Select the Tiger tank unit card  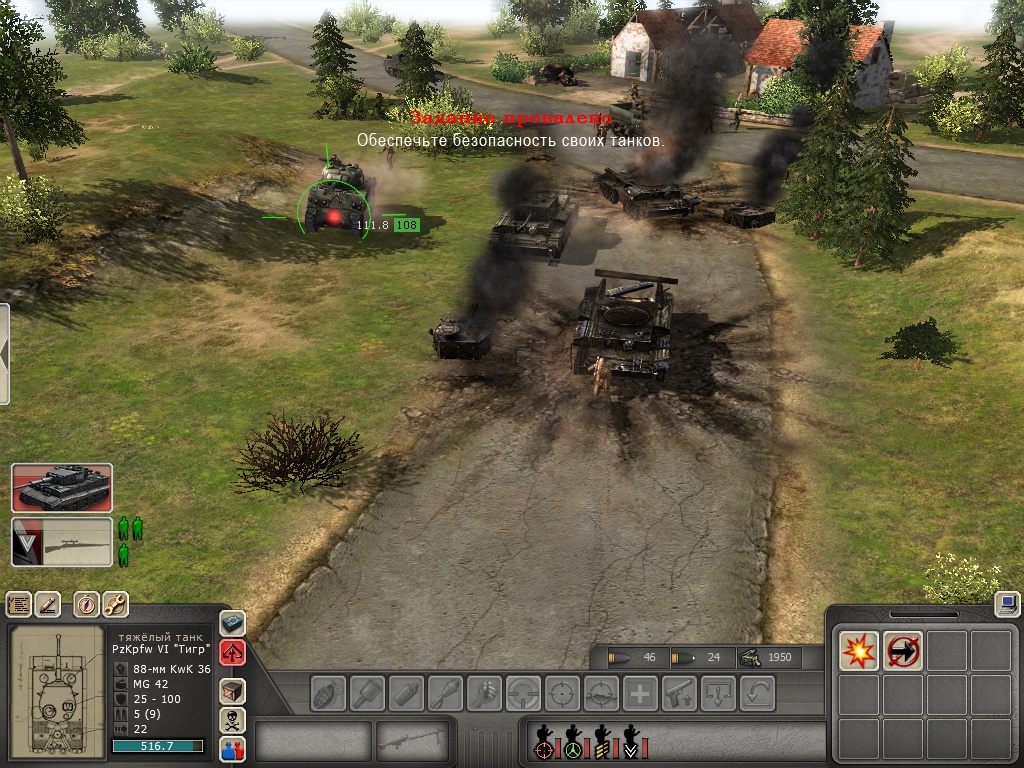click(62, 488)
